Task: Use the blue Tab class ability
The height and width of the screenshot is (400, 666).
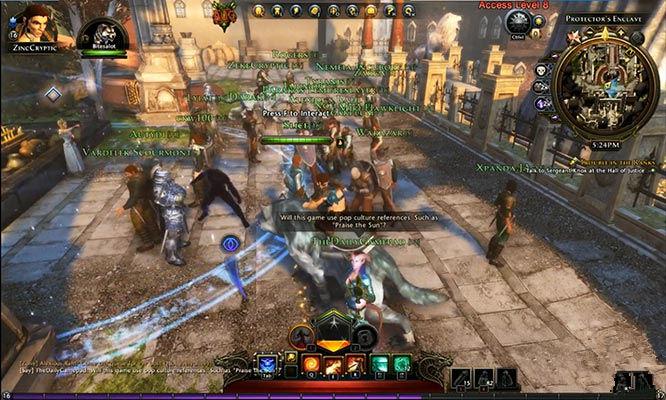Action: point(266,364)
